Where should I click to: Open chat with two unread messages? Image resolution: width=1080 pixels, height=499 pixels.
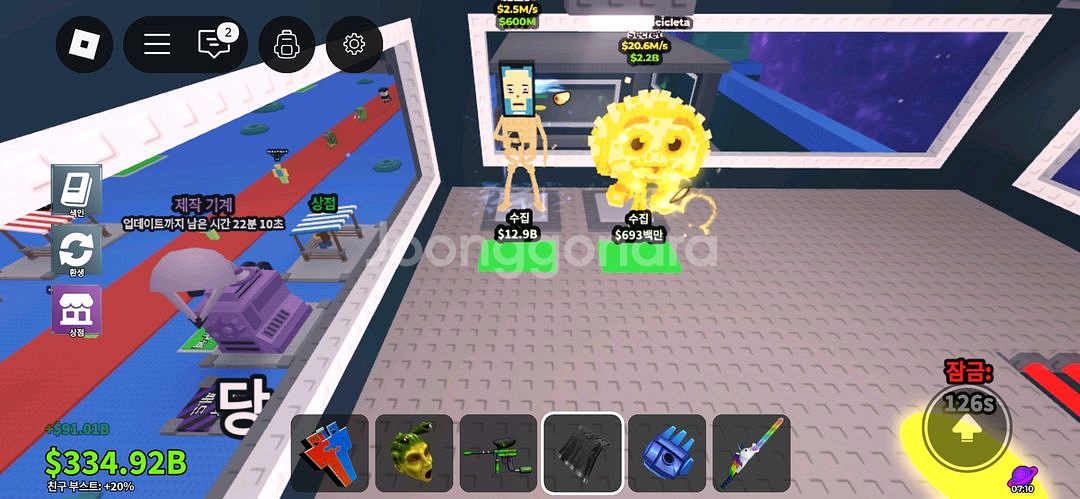(214, 44)
